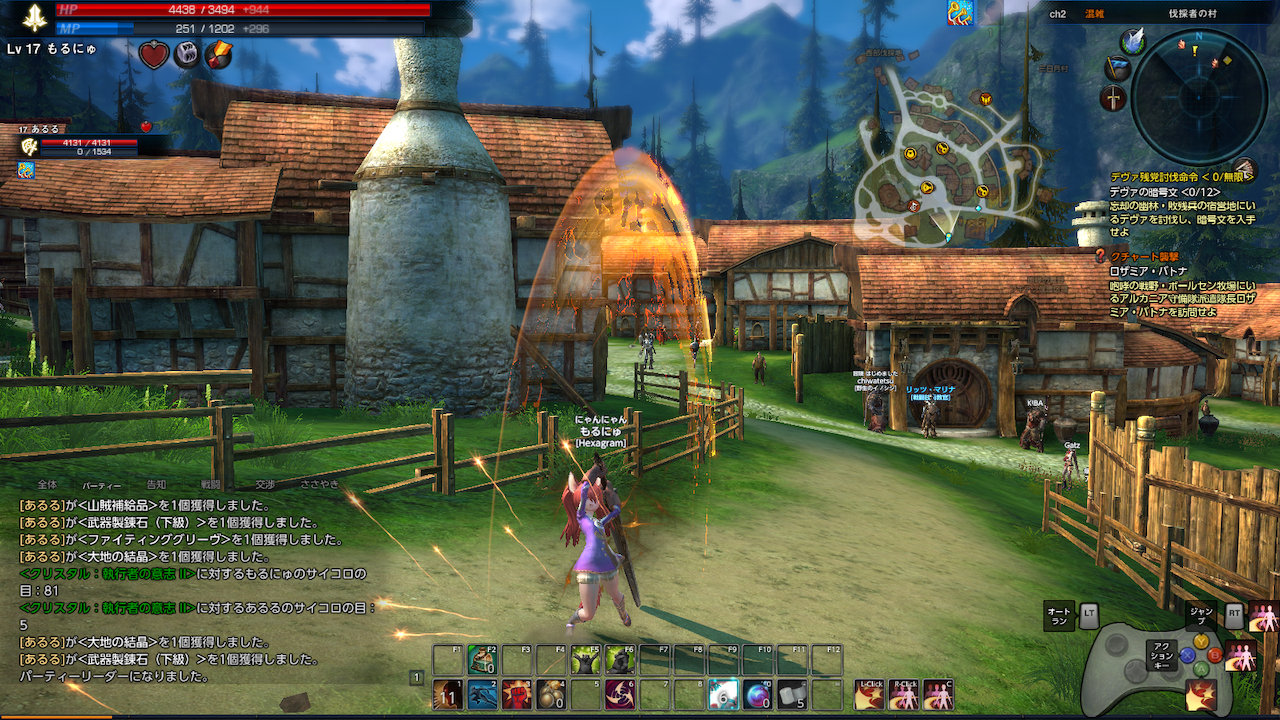Viewport: 1280px width, 720px height.
Task: Activate the purple swirl skill in slot 6
Action: [x=620, y=694]
